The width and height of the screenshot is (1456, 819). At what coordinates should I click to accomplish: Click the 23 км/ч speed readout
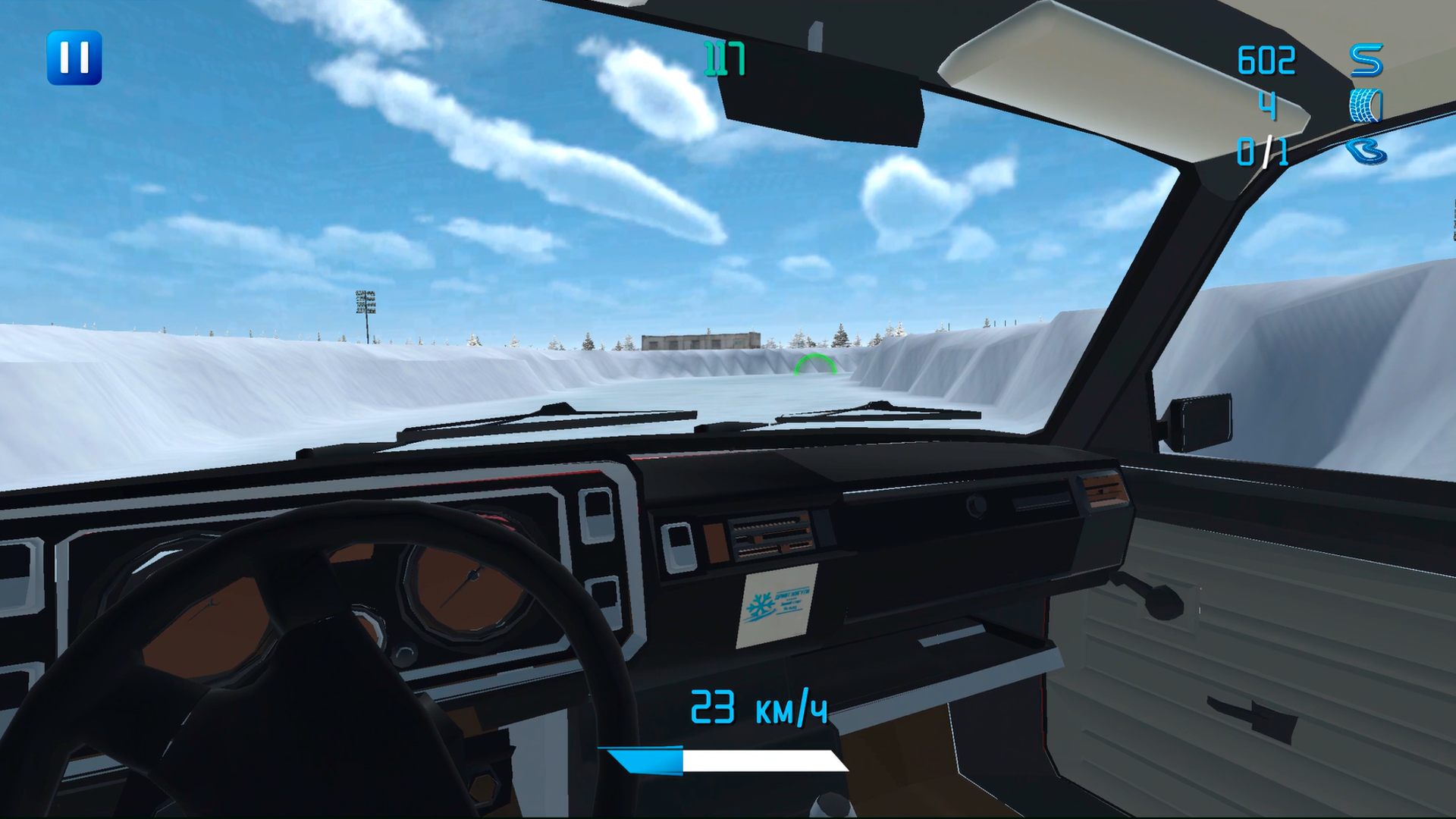[758, 709]
